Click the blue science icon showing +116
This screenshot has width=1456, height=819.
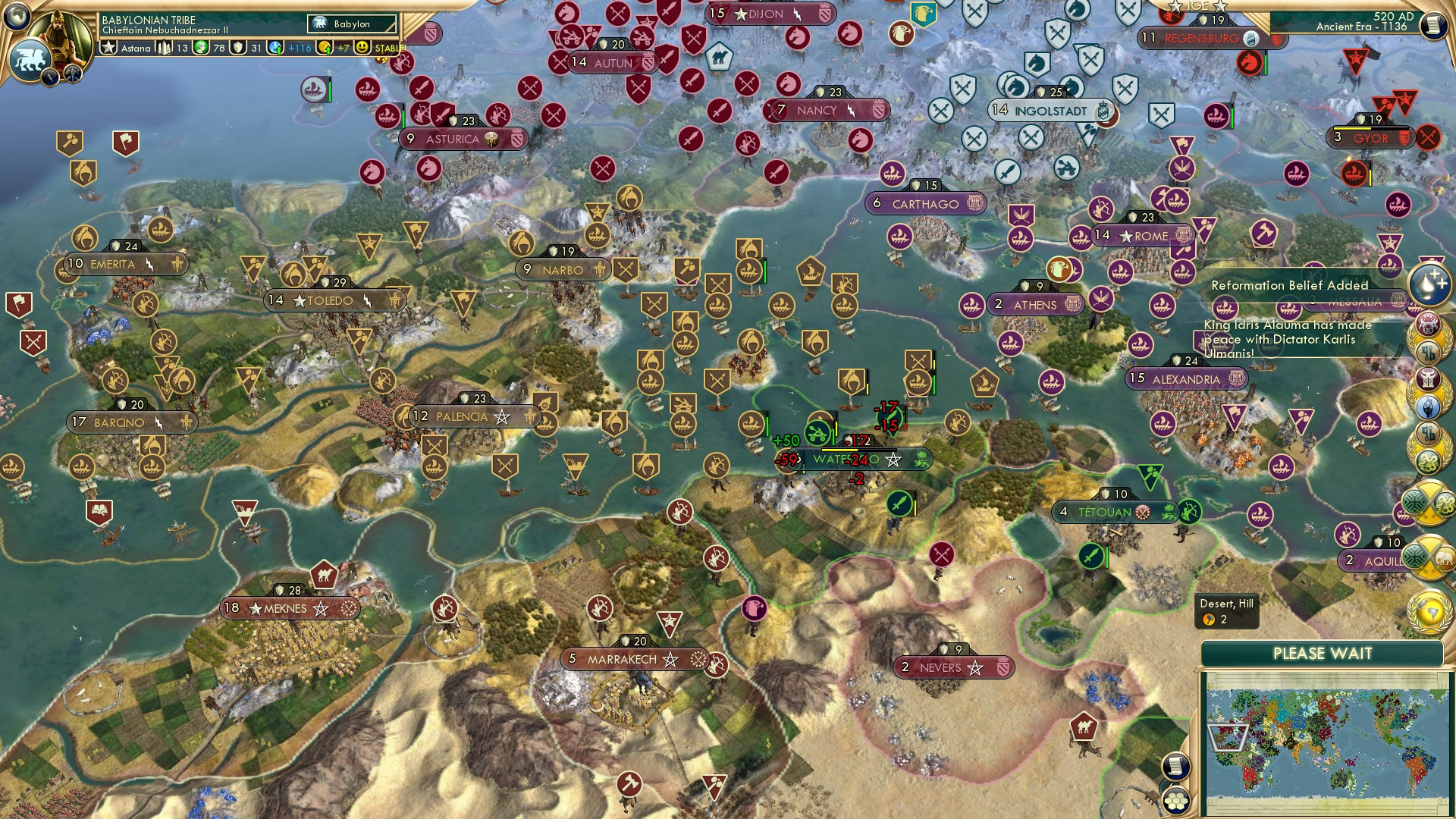pyautogui.click(x=275, y=47)
